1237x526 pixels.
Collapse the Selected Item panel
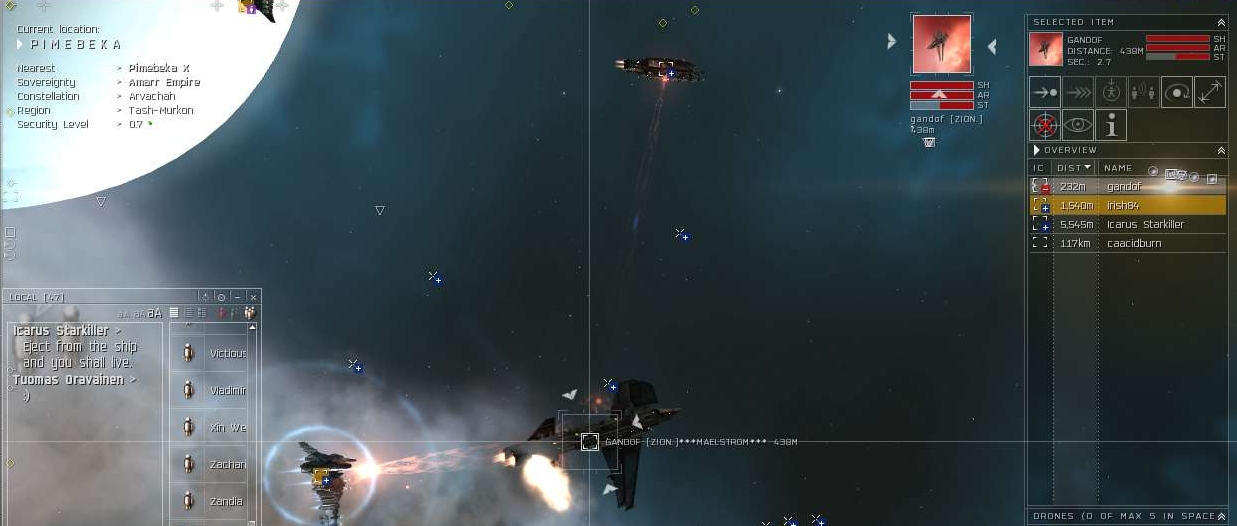click(1220, 22)
